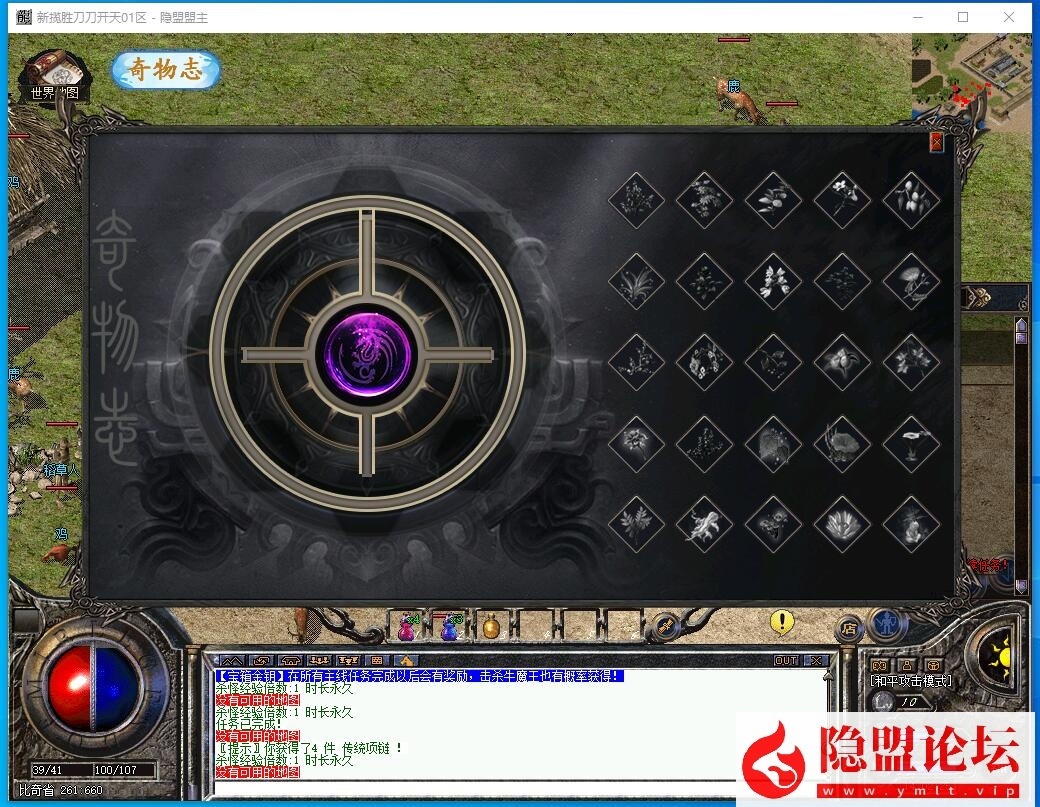Select the long grass blades herb tile
The height and width of the screenshot is (807, 1040).
point(636,281)
